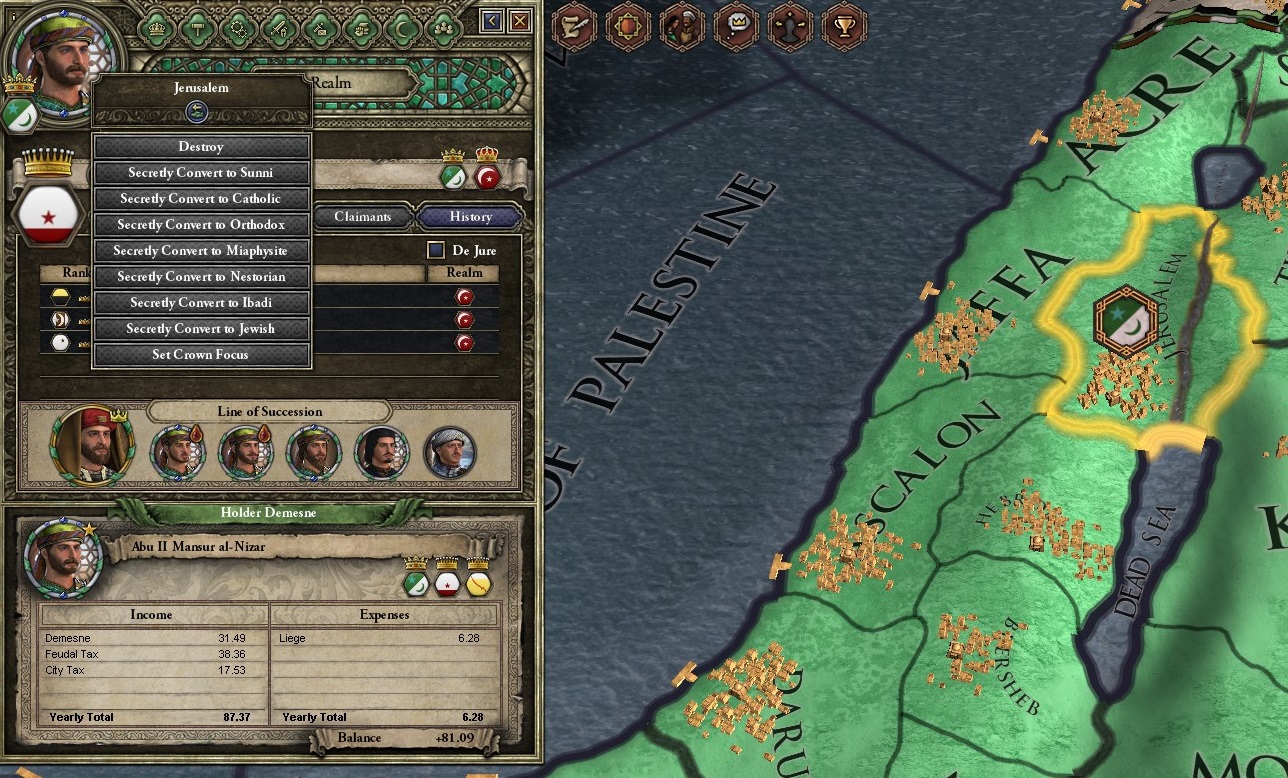Click the yellow crest icon beside holder shields

(477, 586)
